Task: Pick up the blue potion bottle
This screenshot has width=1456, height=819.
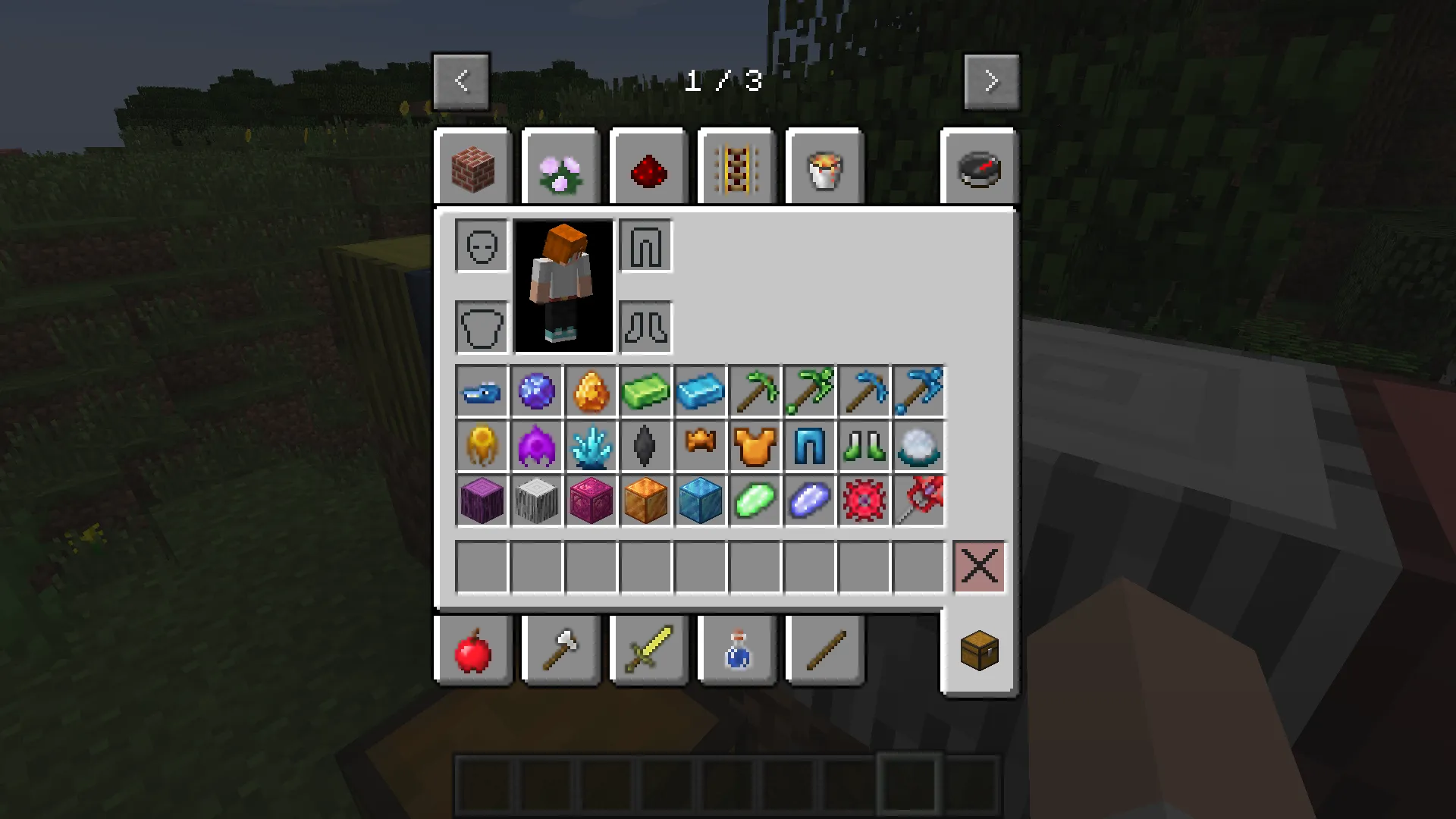Action: click(736, 651)
